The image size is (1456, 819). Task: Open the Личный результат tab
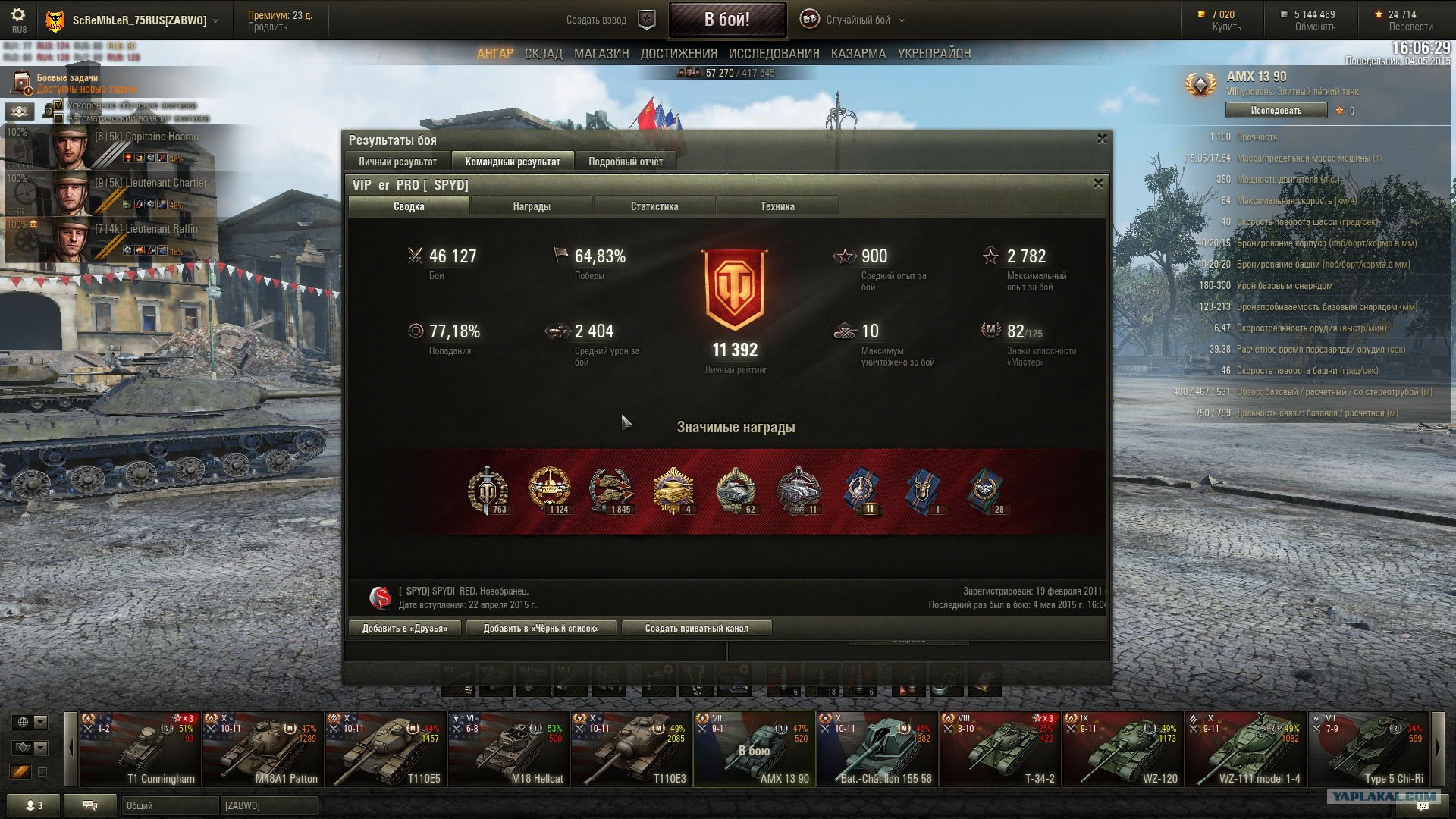(397, 162)
